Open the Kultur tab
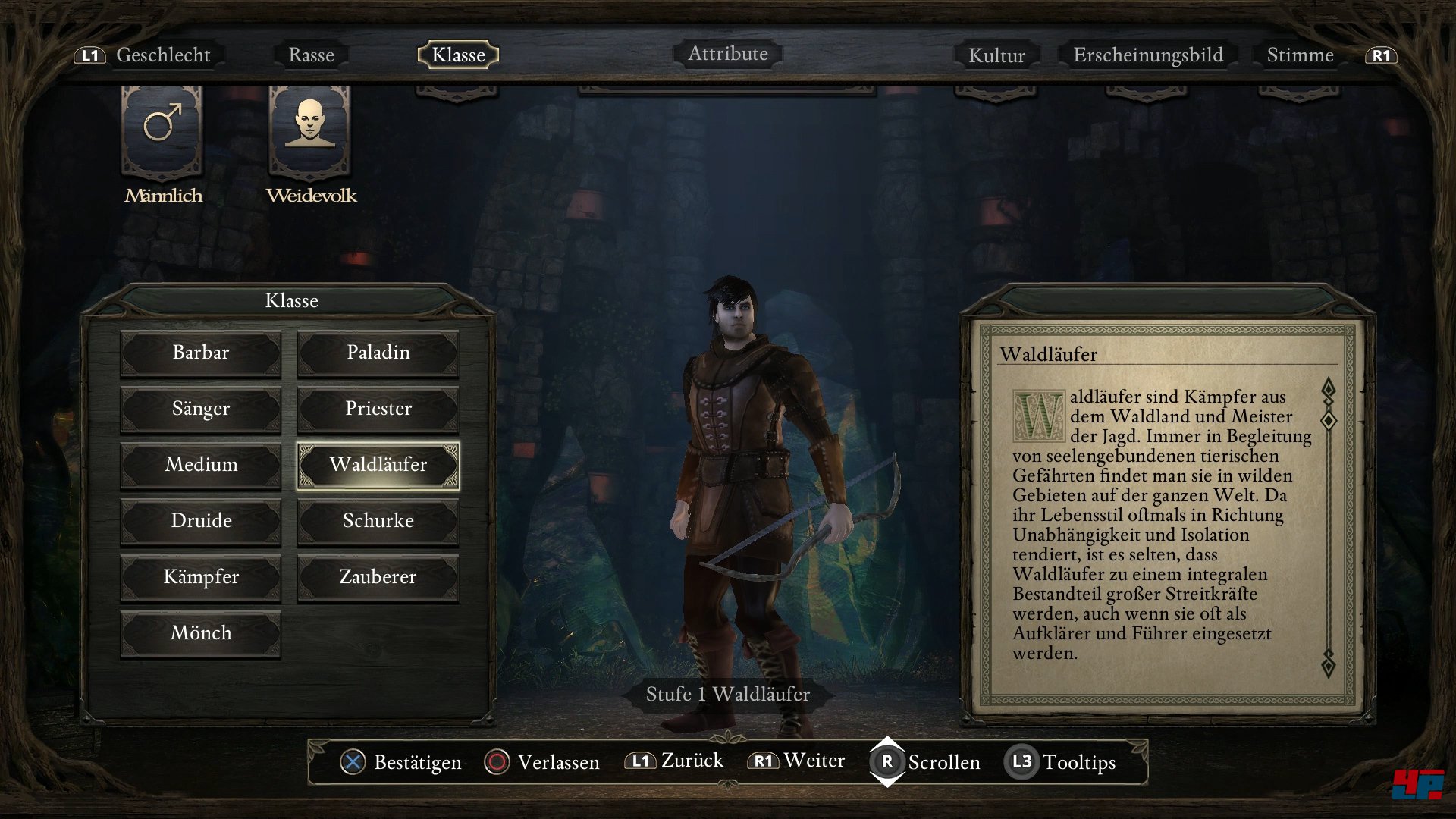 click(x=996, y=55)
